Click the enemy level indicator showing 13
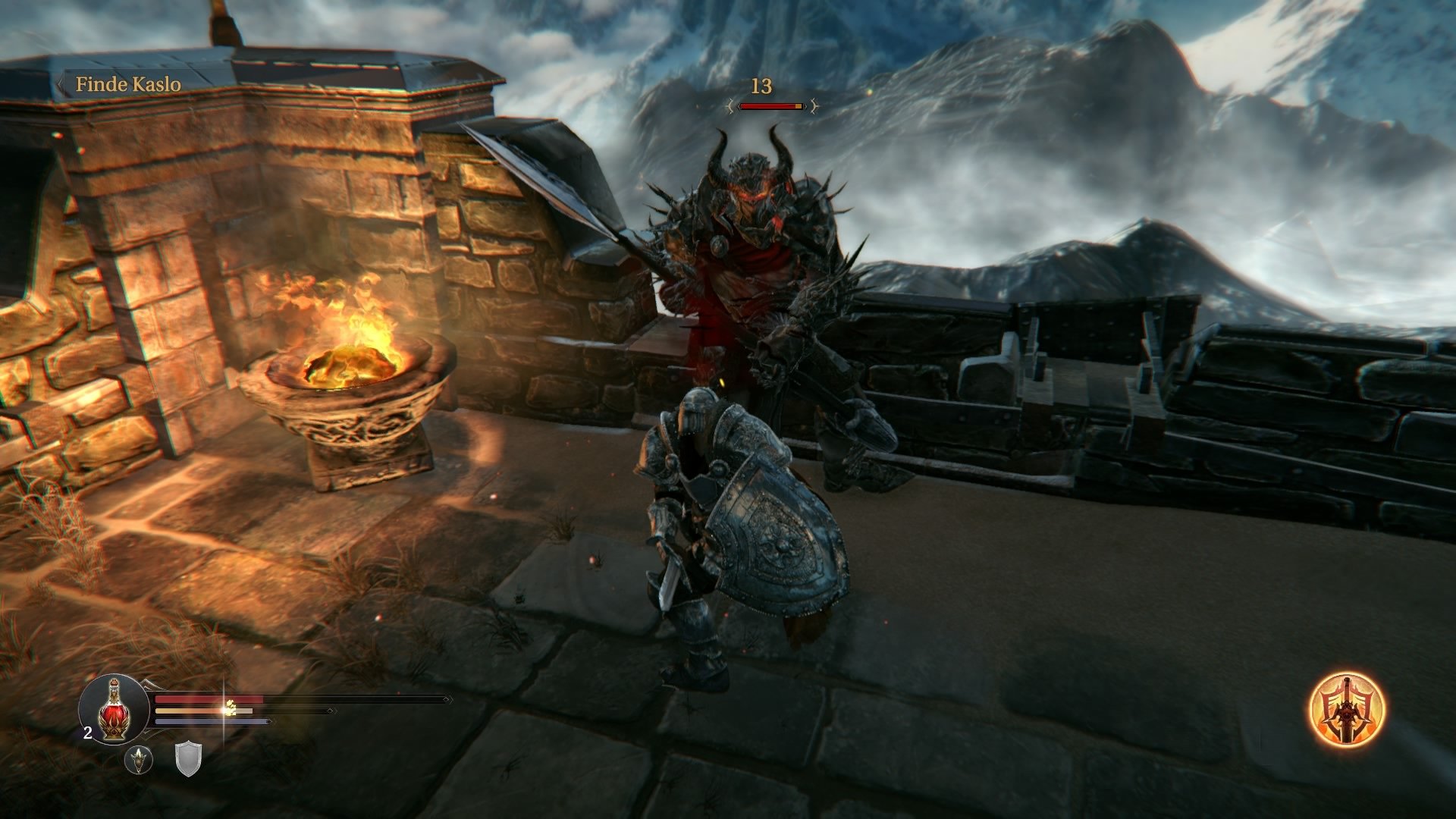1456x819 pixels. coord(761,86)
